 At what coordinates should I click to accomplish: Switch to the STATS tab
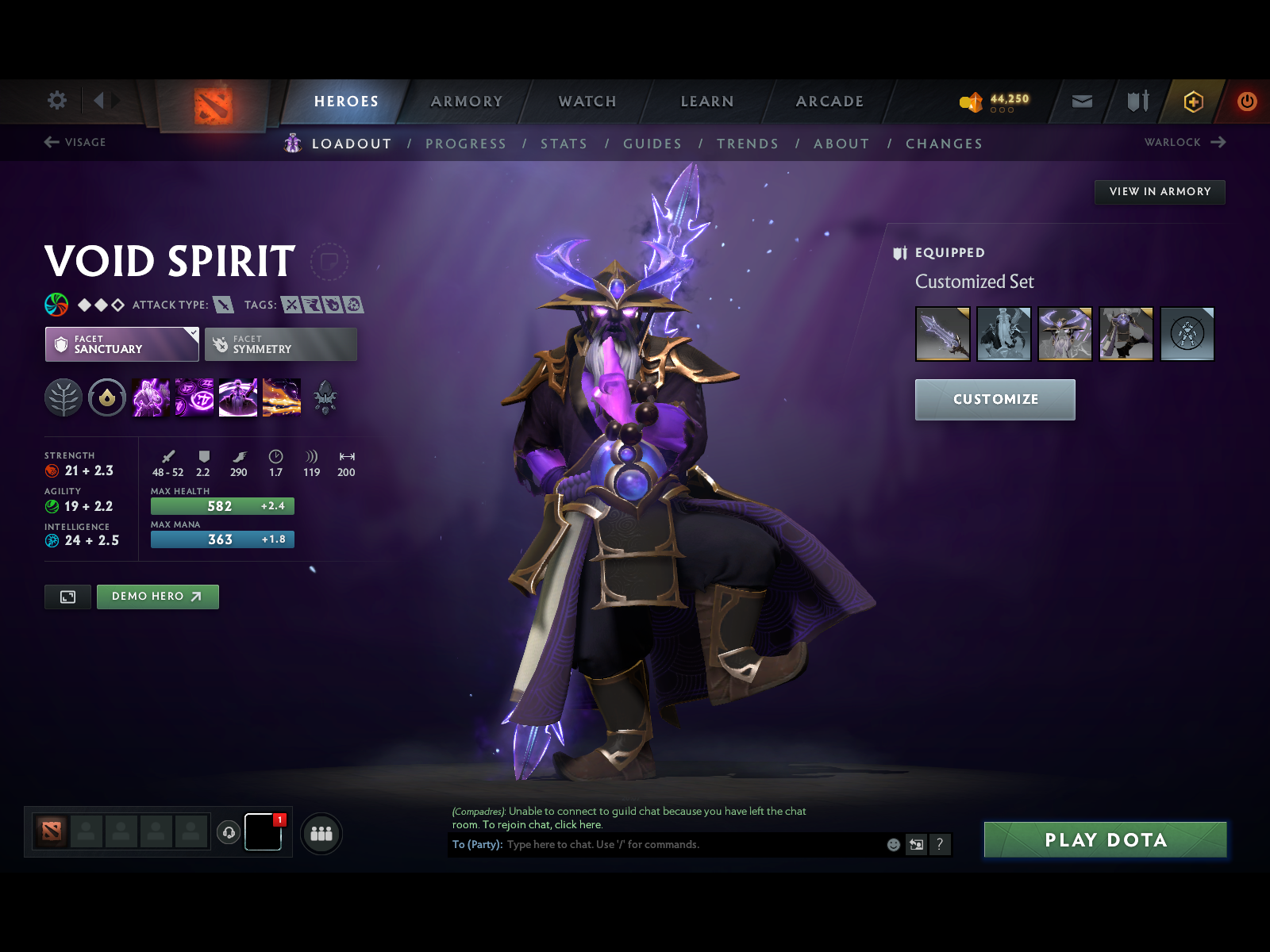point(564,144)
